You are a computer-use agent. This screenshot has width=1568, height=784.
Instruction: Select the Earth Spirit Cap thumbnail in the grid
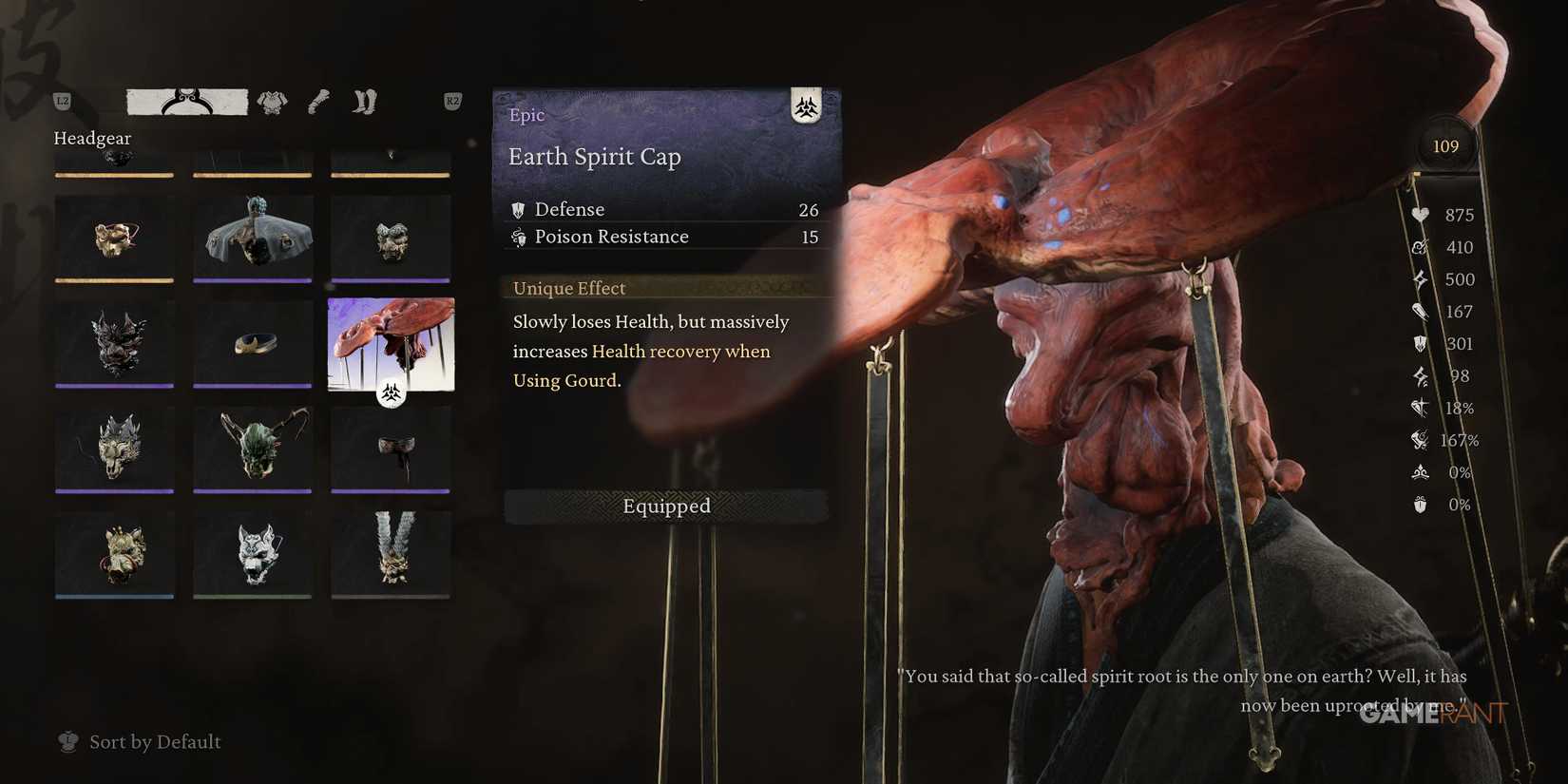pyautogui.click(x=391, y=345)
